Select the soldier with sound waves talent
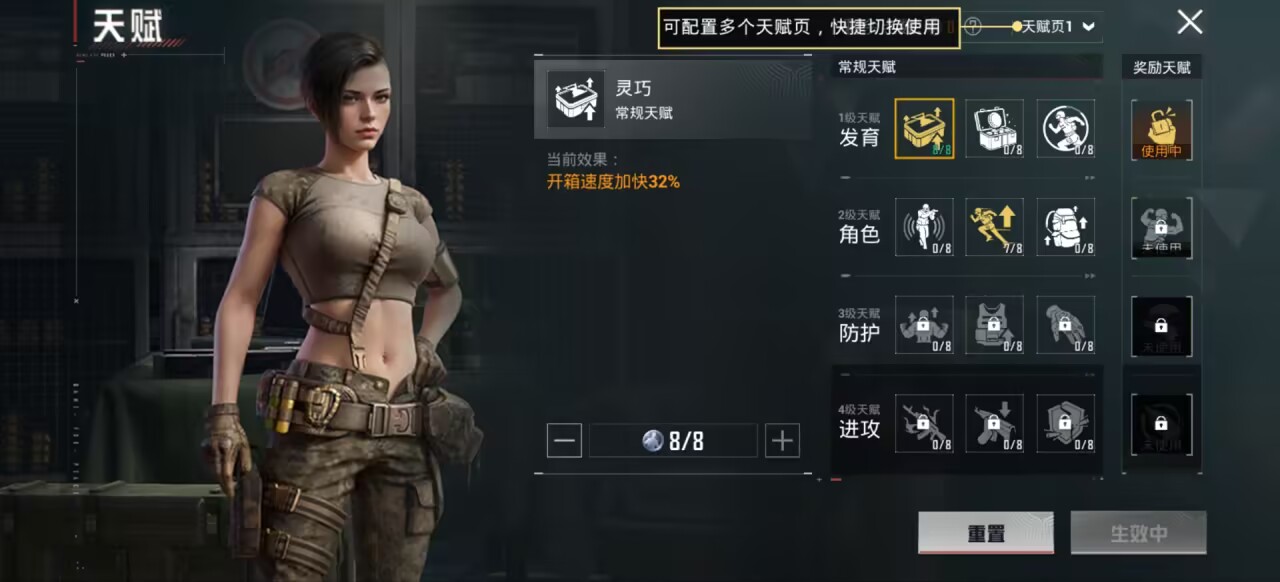 pos(924,226)
